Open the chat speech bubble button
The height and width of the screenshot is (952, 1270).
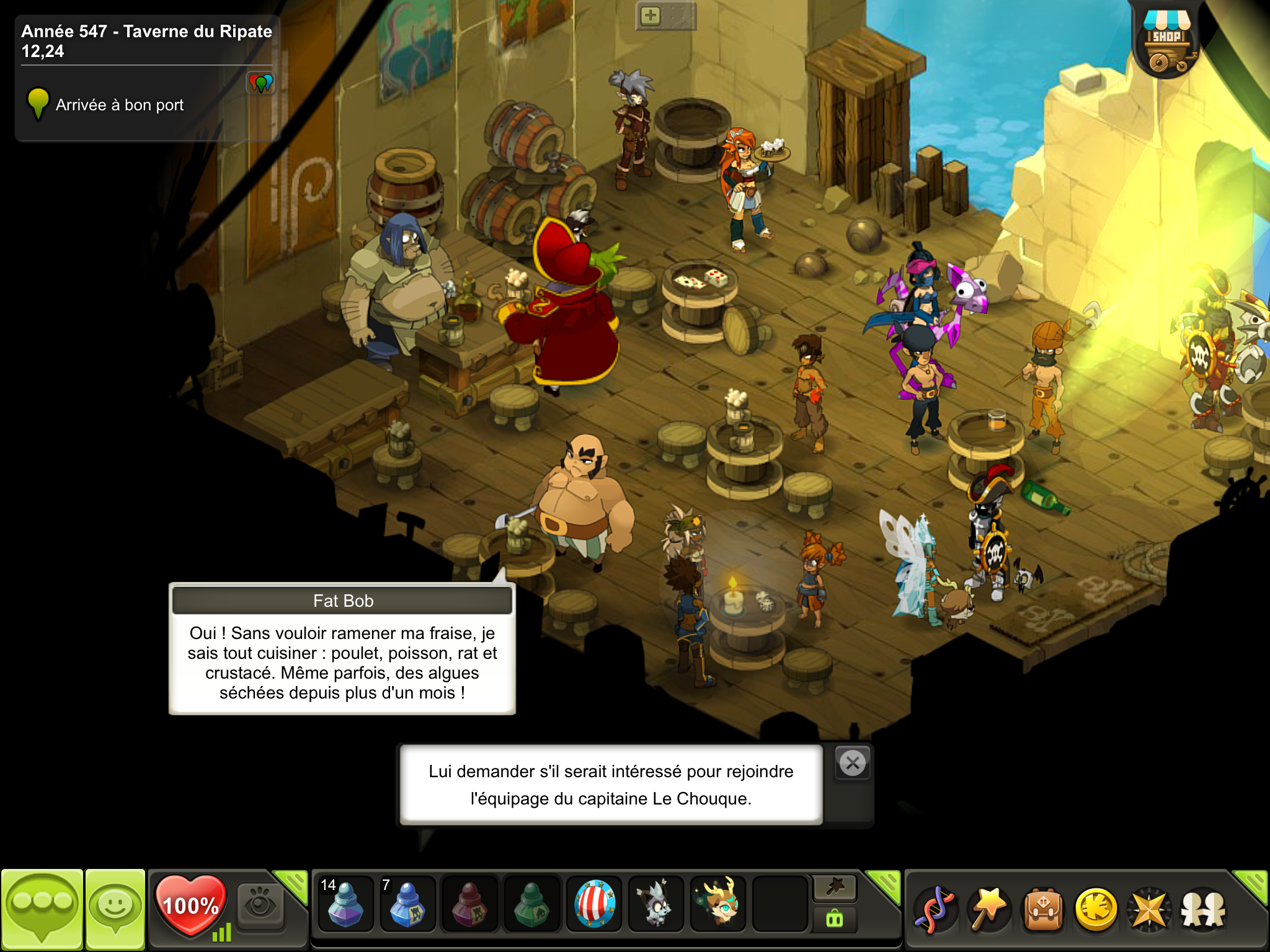[42, 909]
